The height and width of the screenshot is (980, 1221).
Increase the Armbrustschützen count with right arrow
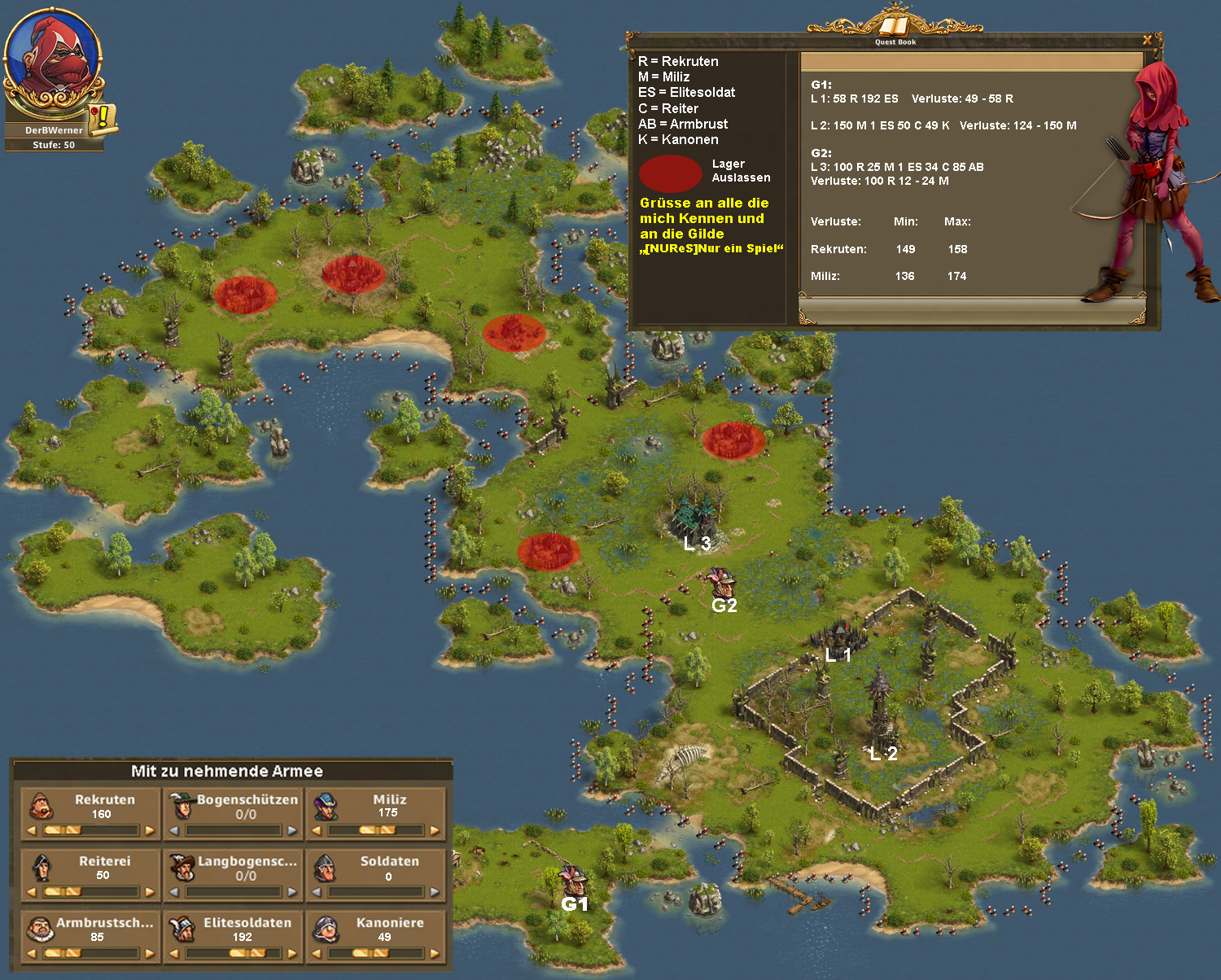point(150,953)
